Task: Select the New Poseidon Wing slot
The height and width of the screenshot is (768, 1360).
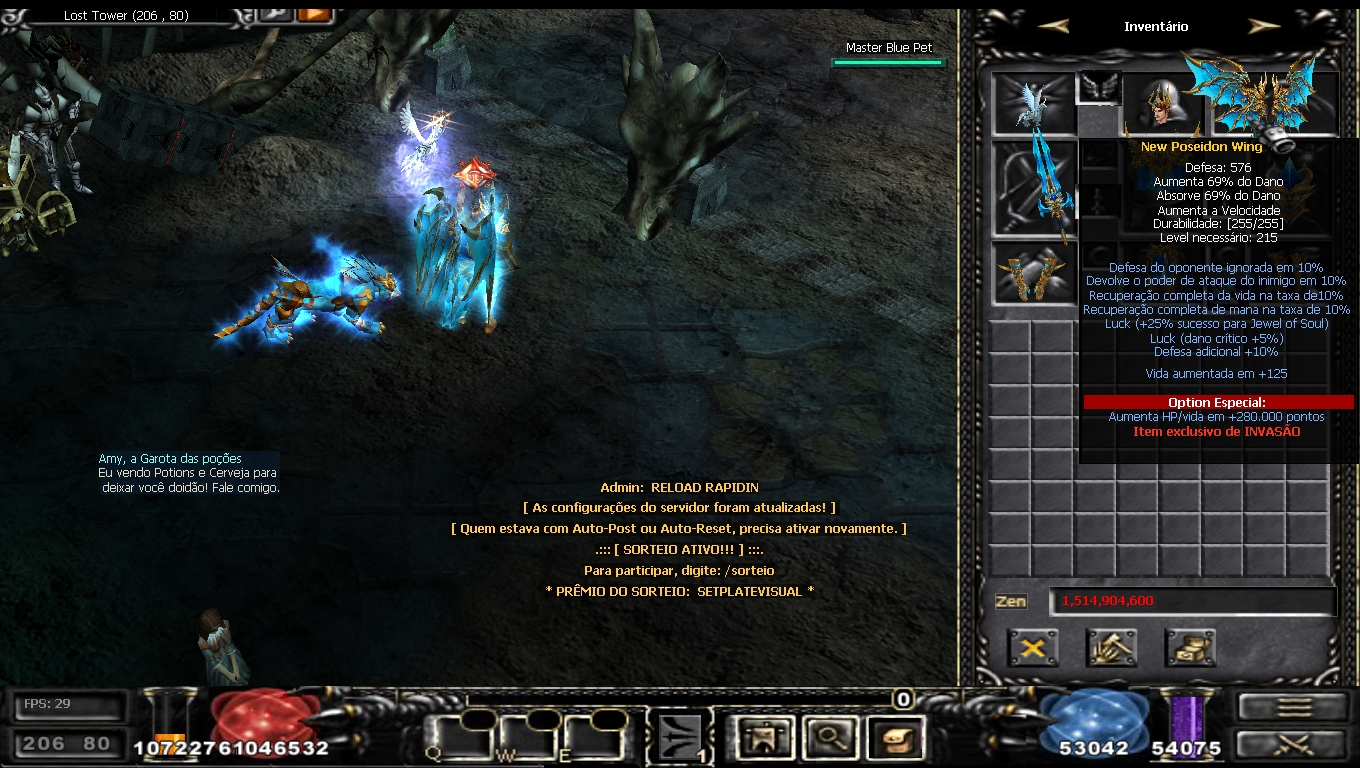Action: (1262, 100)
